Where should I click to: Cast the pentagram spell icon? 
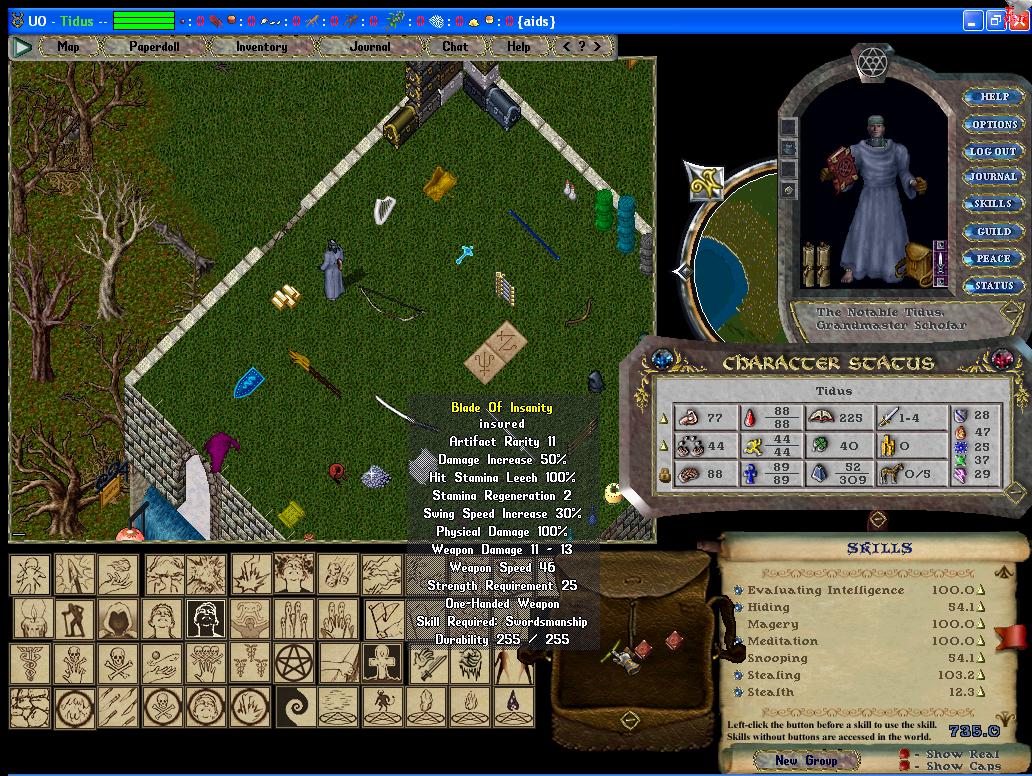pyautogui.click(x=295, y=661)
